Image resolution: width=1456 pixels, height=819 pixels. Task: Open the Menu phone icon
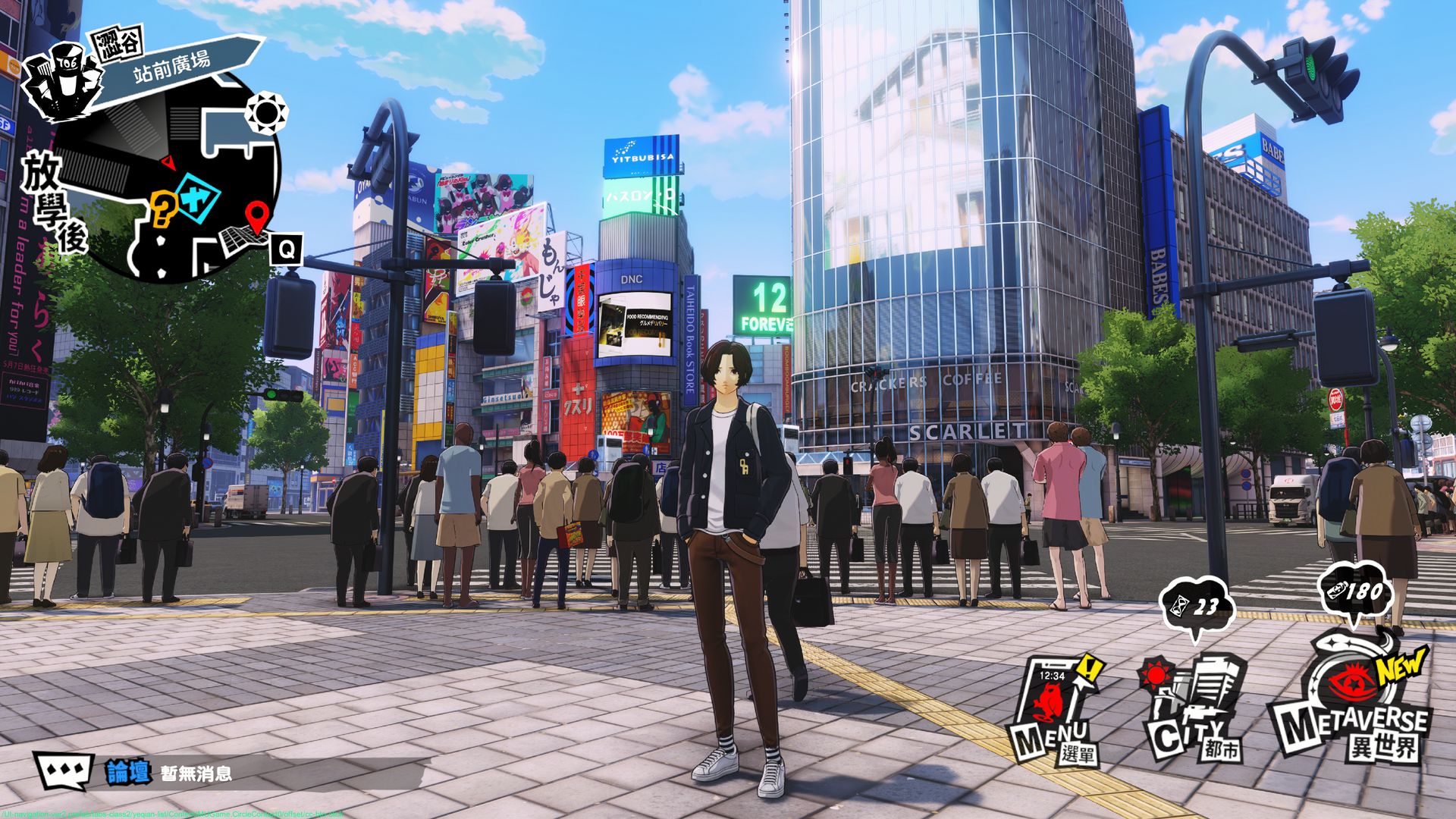point(1054,709)
